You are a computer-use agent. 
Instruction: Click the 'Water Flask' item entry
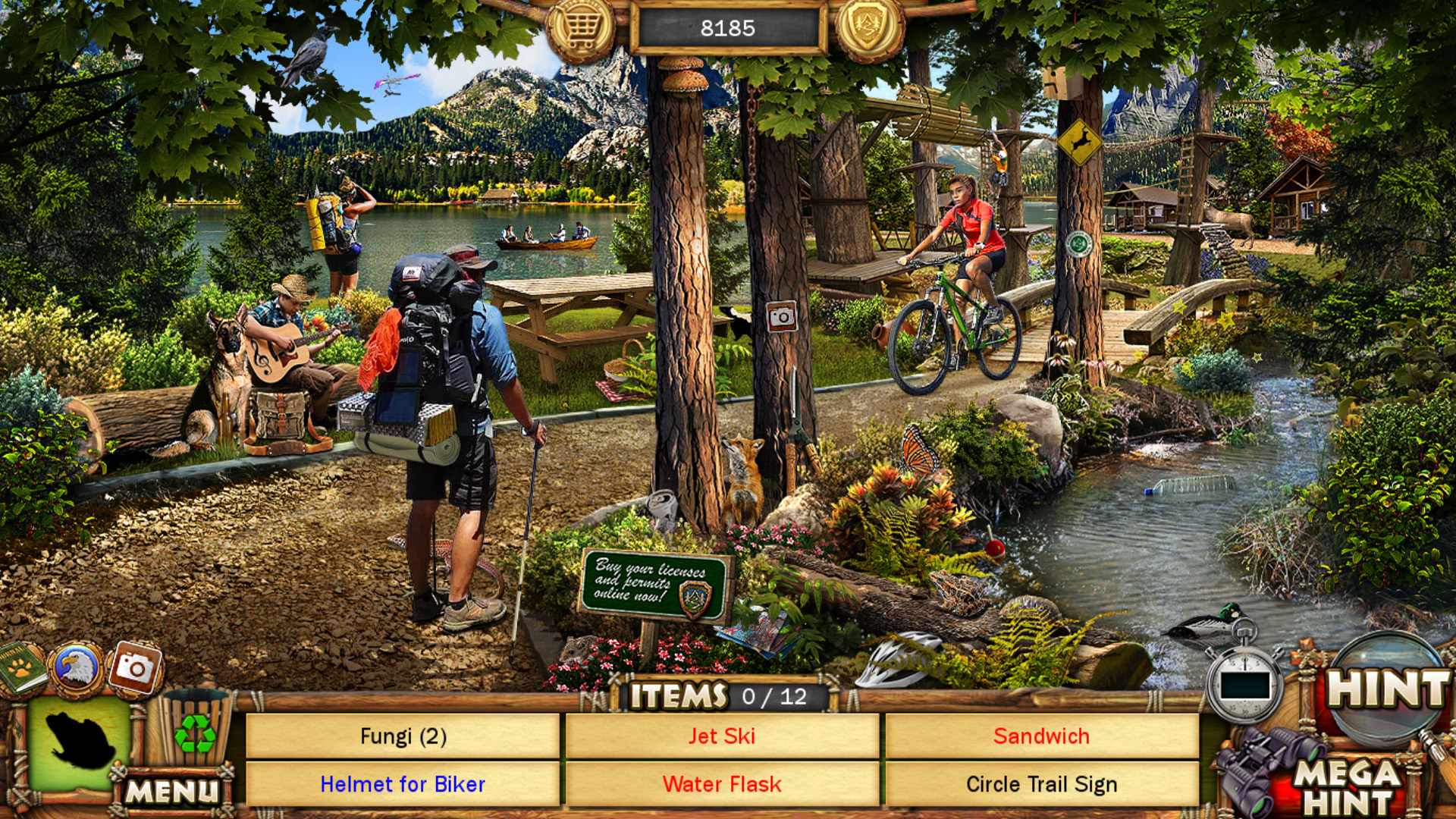pyautogui.click(x=722, y=785)
